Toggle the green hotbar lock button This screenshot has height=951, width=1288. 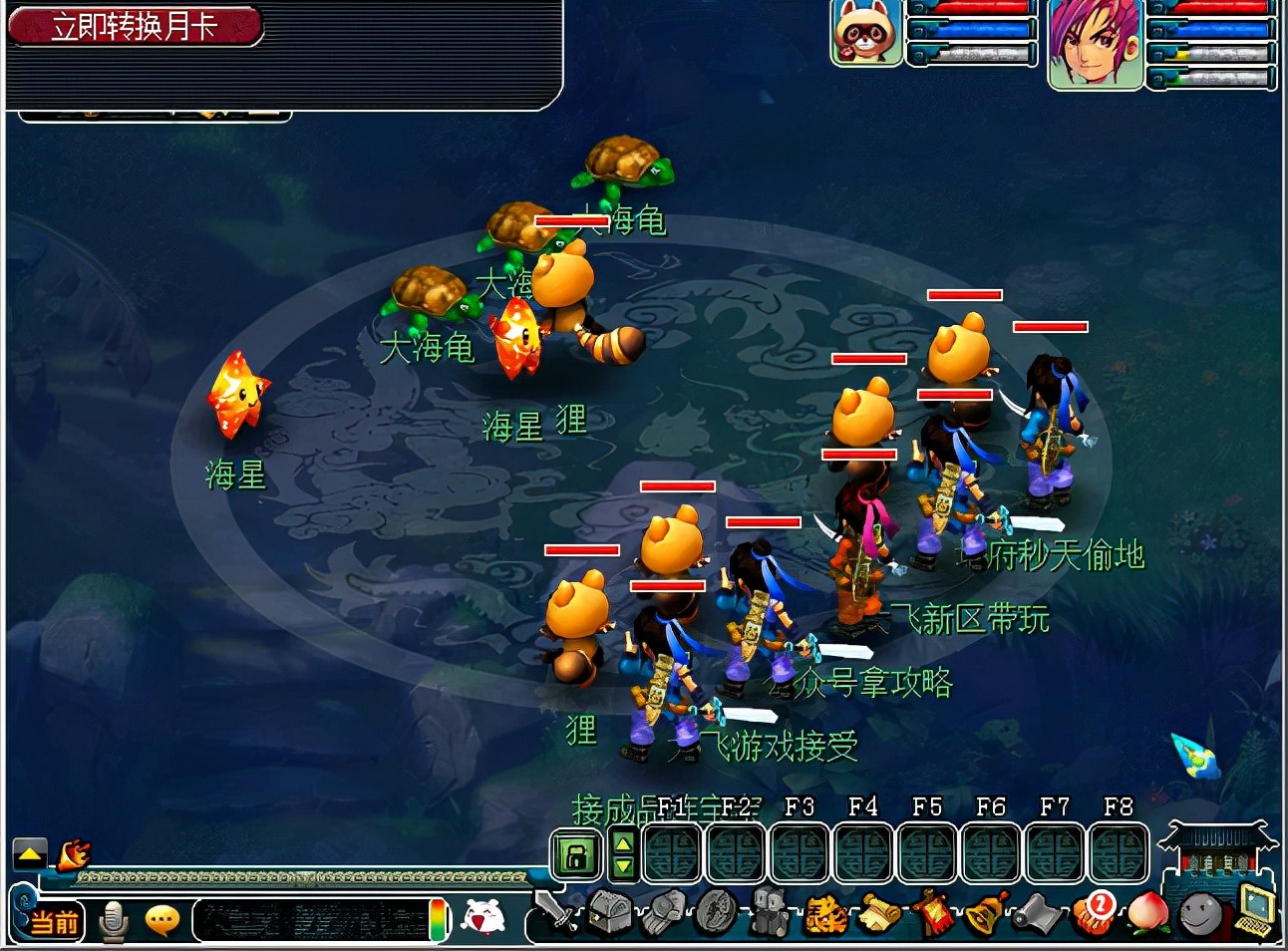576,855
